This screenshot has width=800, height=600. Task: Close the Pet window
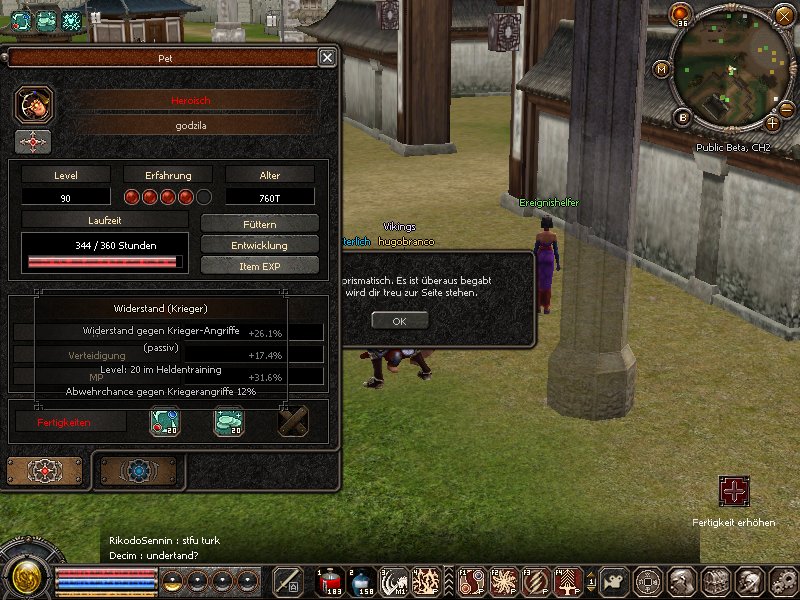pyautogui.click(x=327, y=58)
